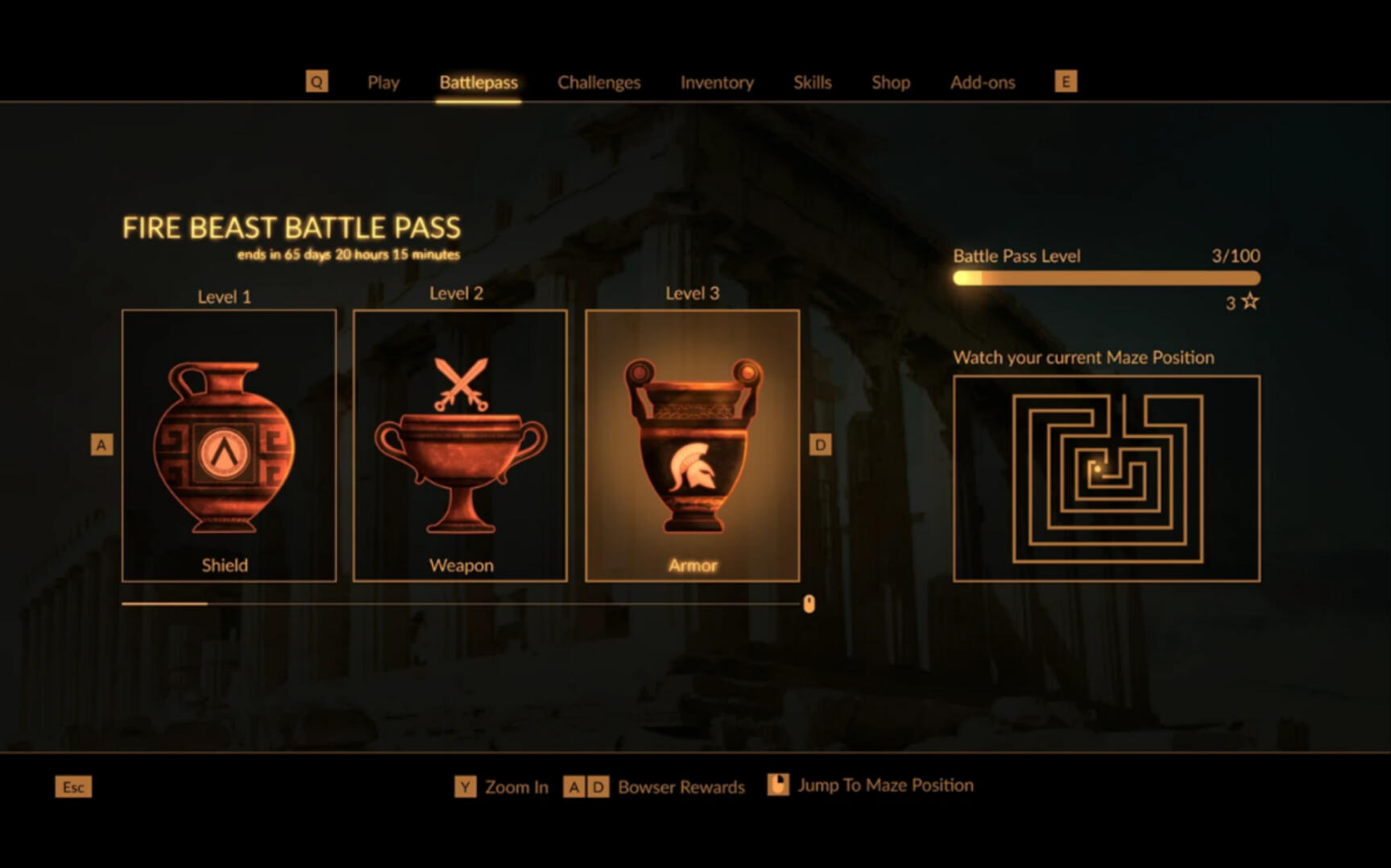
Task: Go to the Shop menu
Action: (x=890, y=82)
